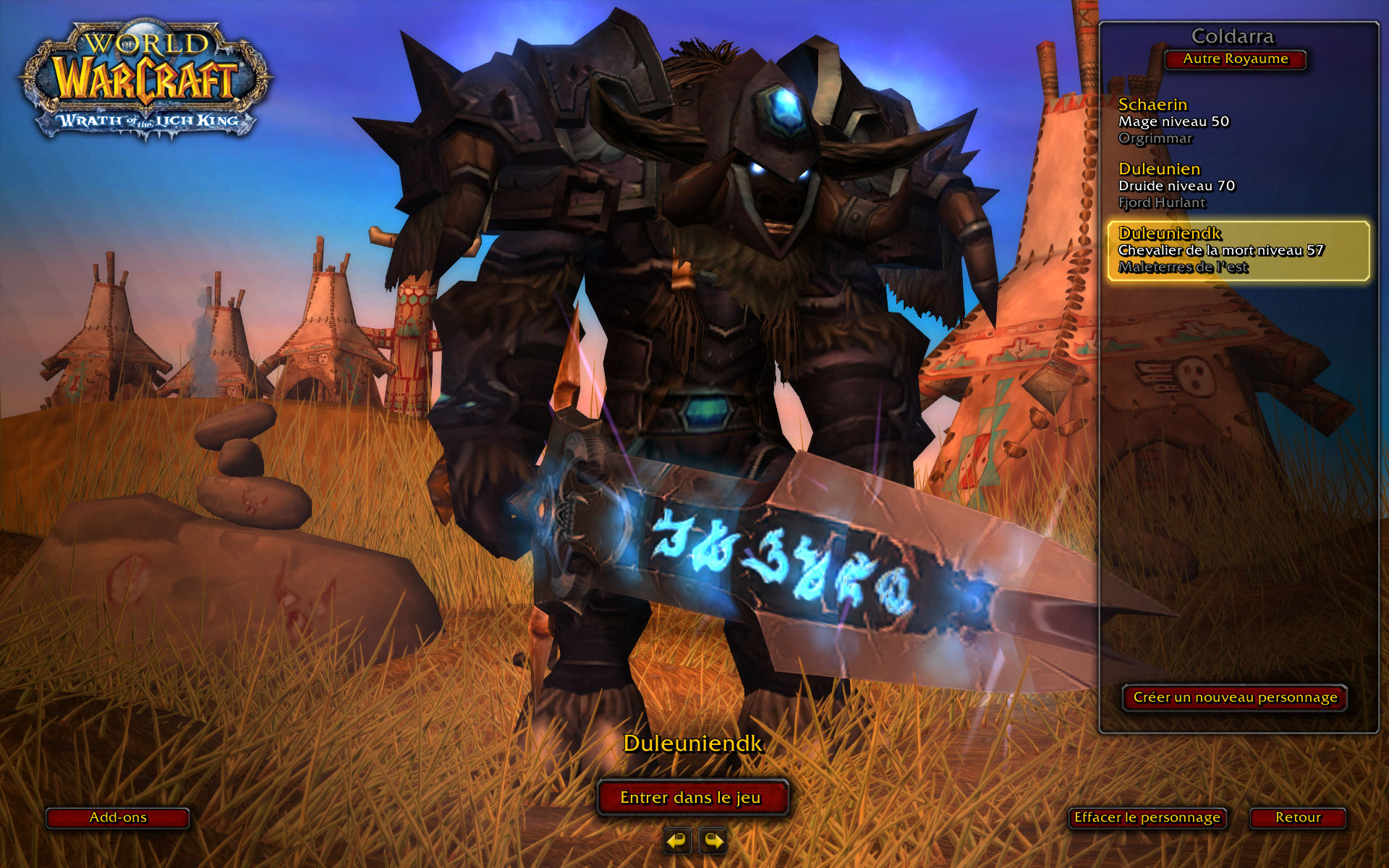
Task: Choose Autre Royaume to change realm
Action: click(1235, 59)
